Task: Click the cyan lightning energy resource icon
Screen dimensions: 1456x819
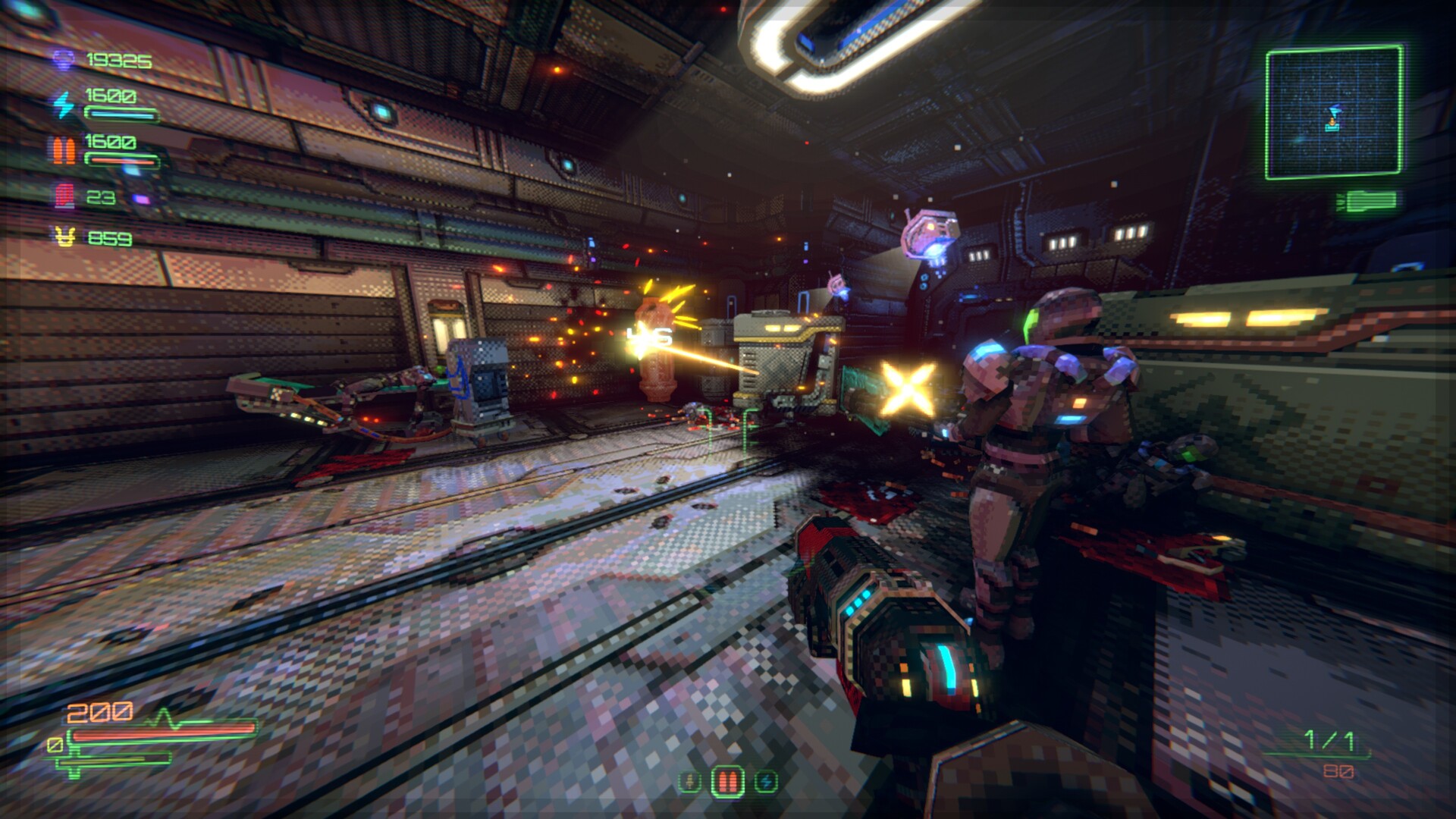Action: (64, 105)
